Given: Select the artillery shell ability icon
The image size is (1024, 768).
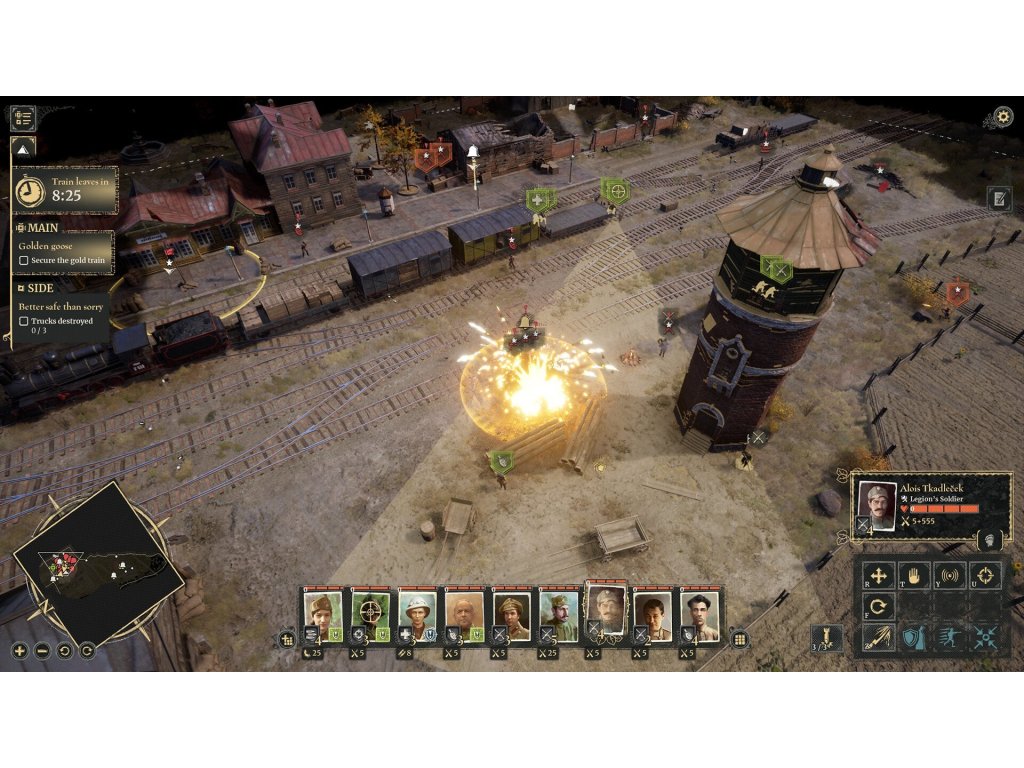Looking at the screenshot, I should coord(828,638).
